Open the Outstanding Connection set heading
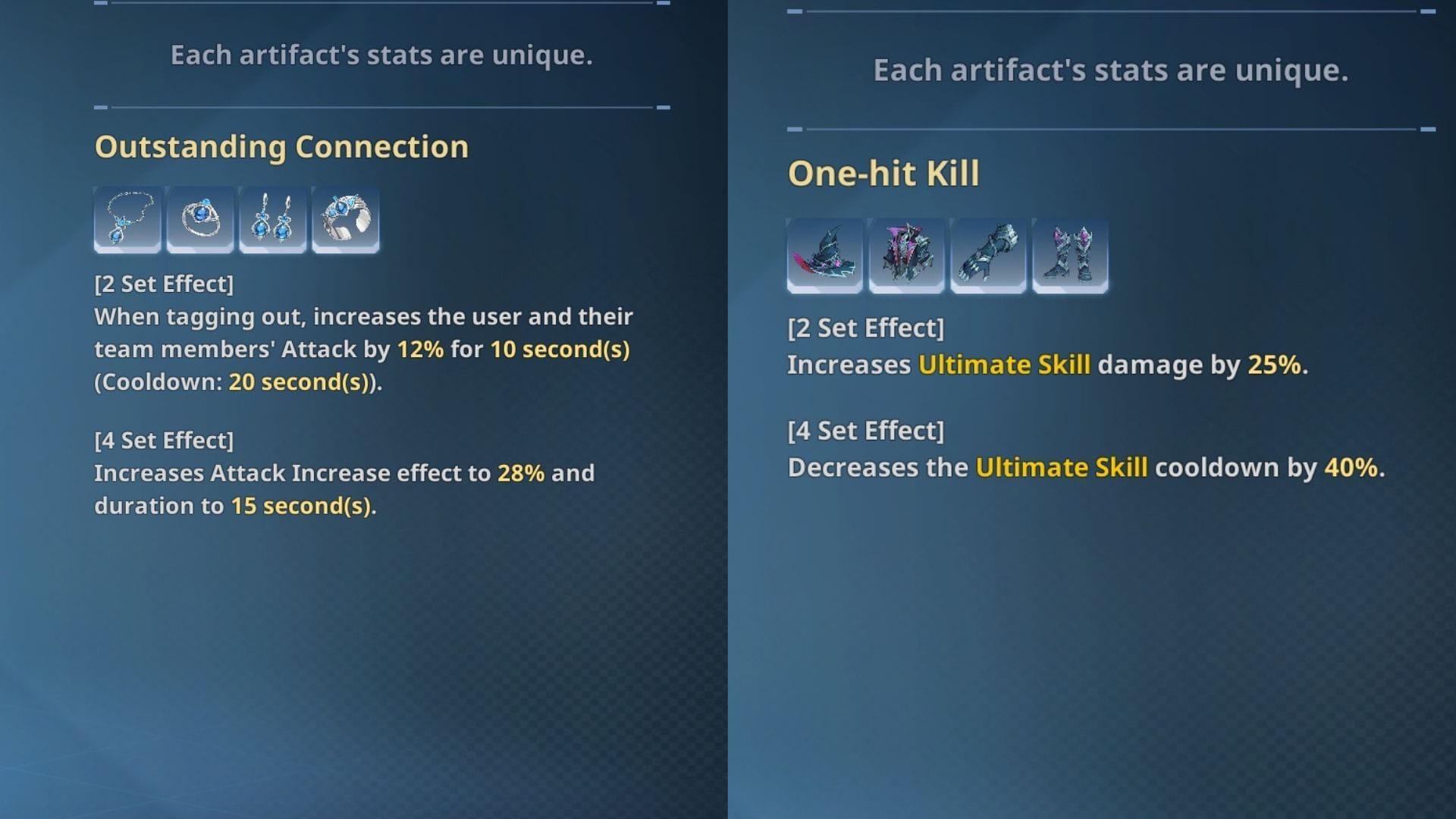This screenshot has height=819, width=1456. pos(281,146)
